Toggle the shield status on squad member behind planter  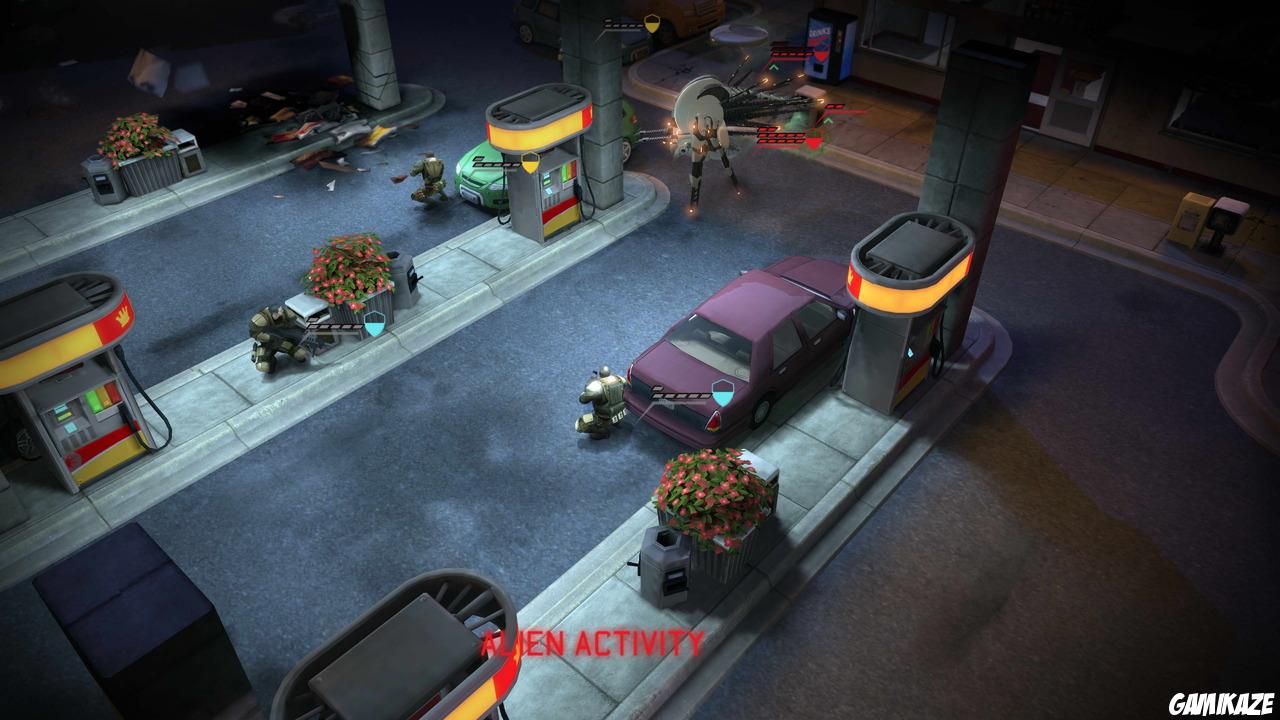pyautogui.click(x=374, y=323)
